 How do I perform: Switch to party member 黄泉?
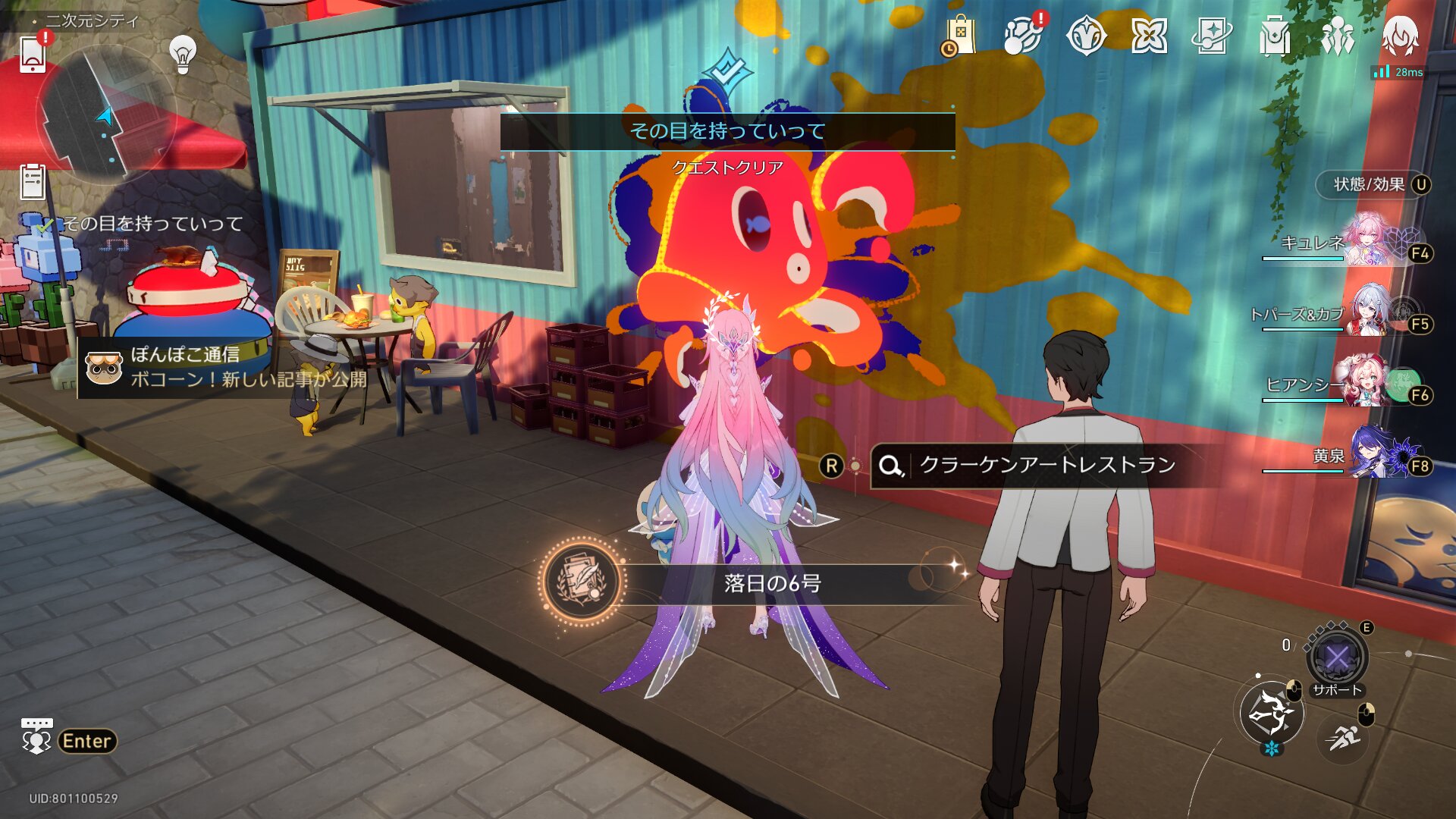coord(1357,457)
